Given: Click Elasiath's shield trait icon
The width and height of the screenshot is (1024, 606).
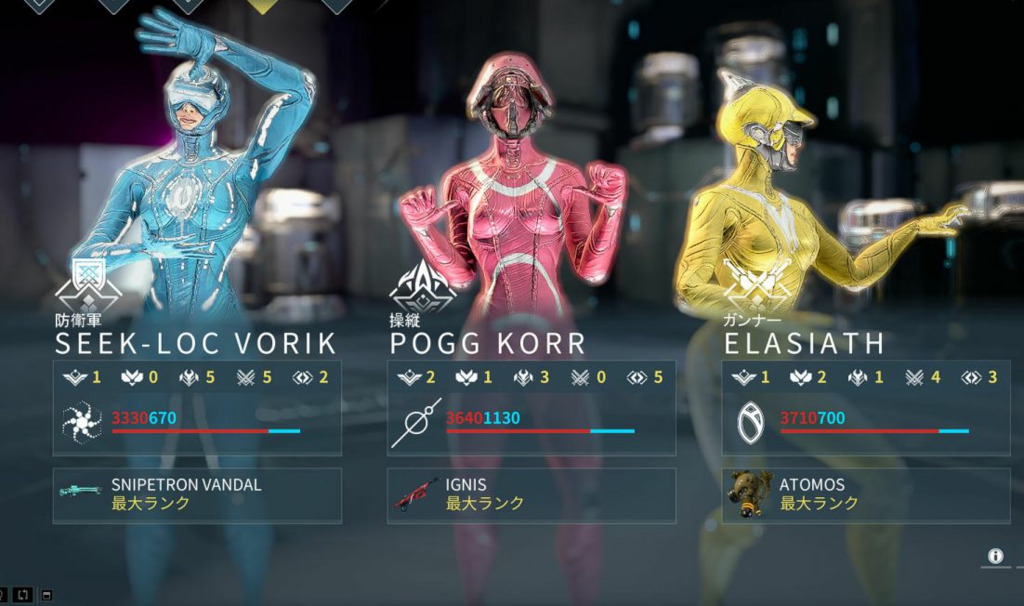Looking at the screenshot, I should point(750,423).
